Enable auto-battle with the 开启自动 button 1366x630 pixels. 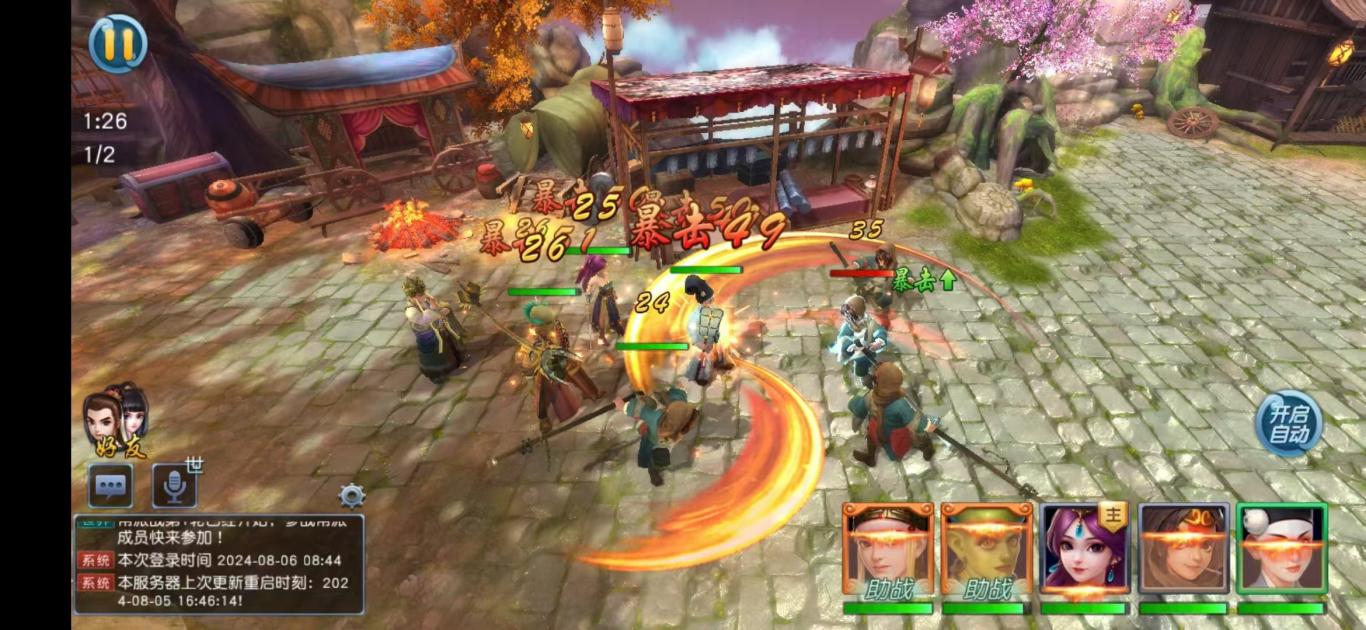point(1289,424)
